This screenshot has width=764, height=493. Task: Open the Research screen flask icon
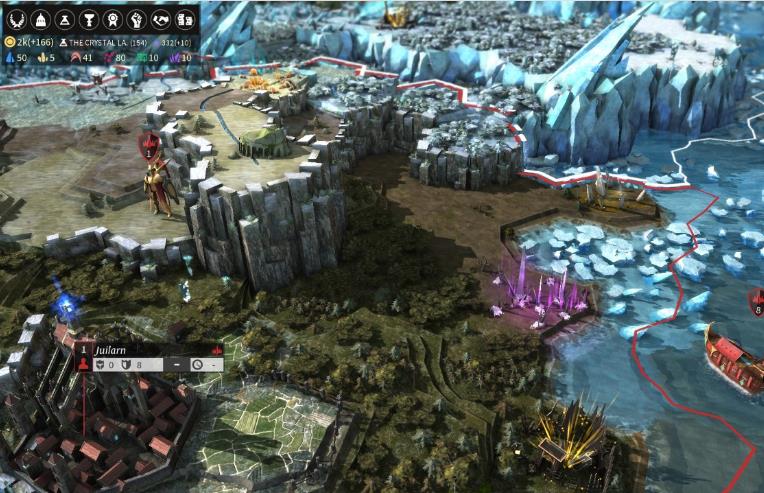coord(62,19)
